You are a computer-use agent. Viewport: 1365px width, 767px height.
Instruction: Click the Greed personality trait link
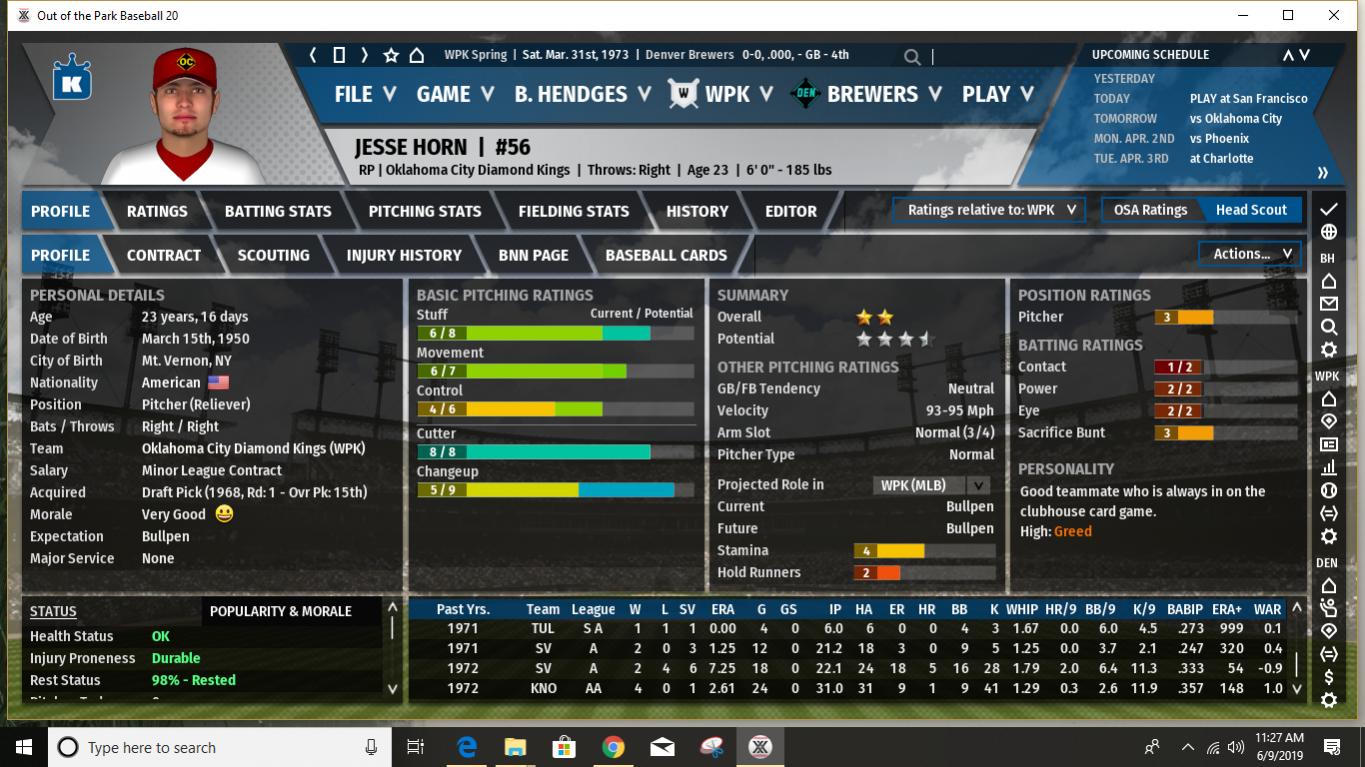[1072, 531]
